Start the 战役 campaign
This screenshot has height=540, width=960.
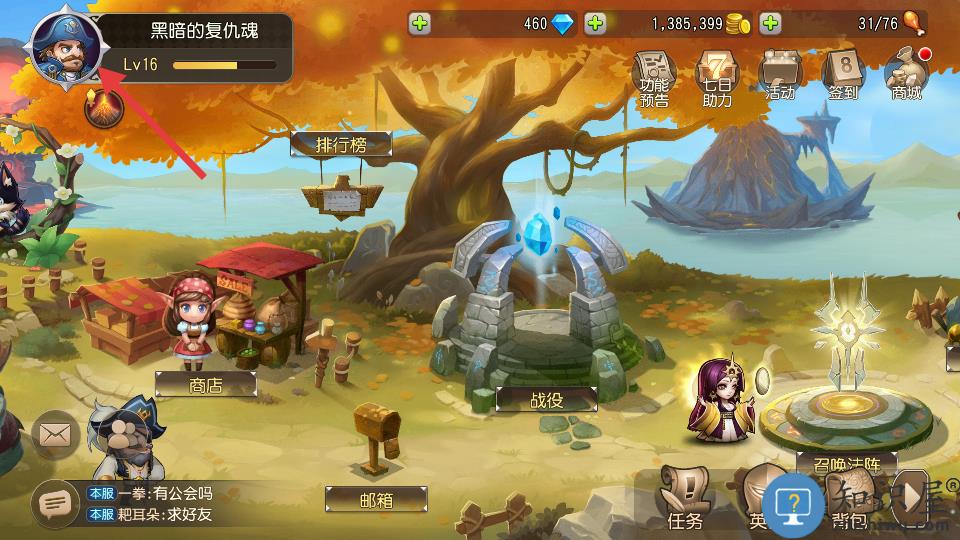tap(547, 399)
